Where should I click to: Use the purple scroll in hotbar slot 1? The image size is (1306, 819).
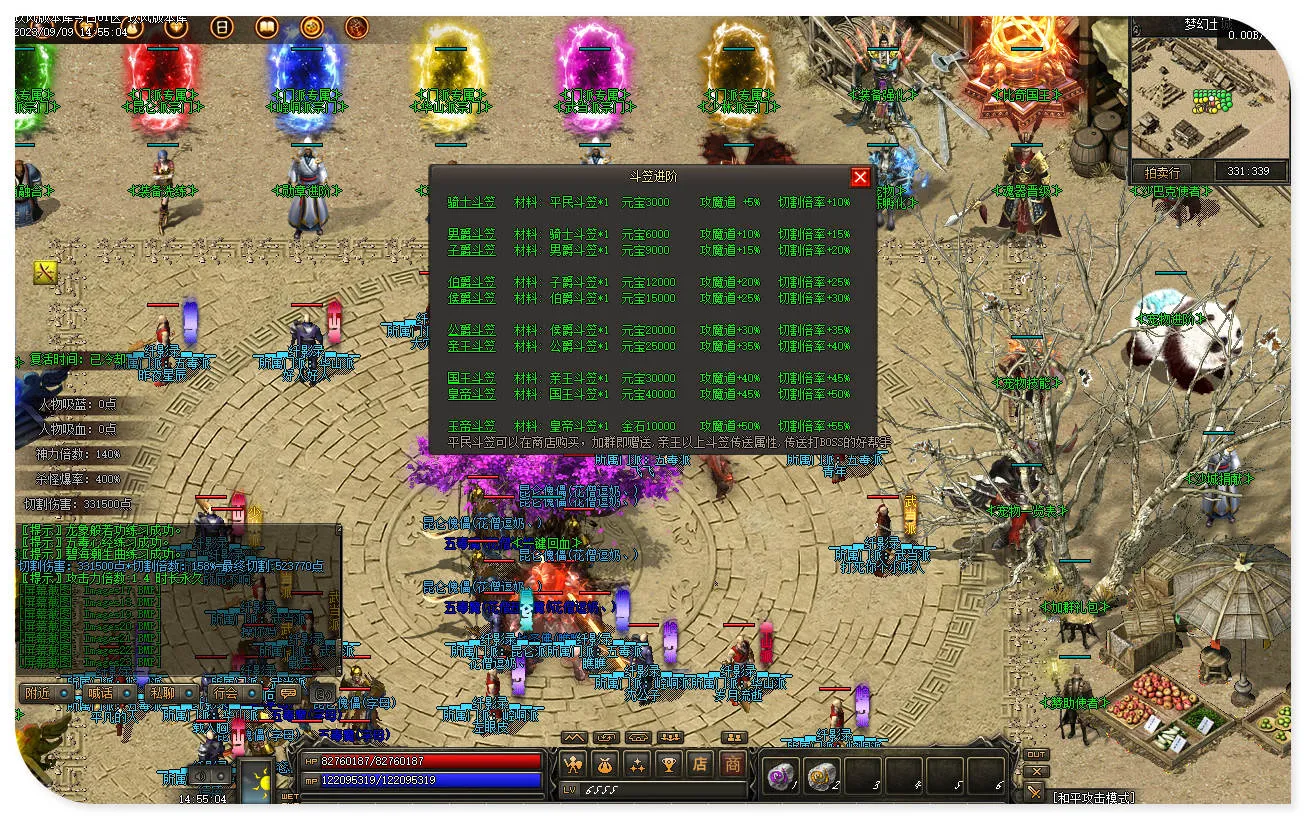pyautogui.click(x=779, y=775)
